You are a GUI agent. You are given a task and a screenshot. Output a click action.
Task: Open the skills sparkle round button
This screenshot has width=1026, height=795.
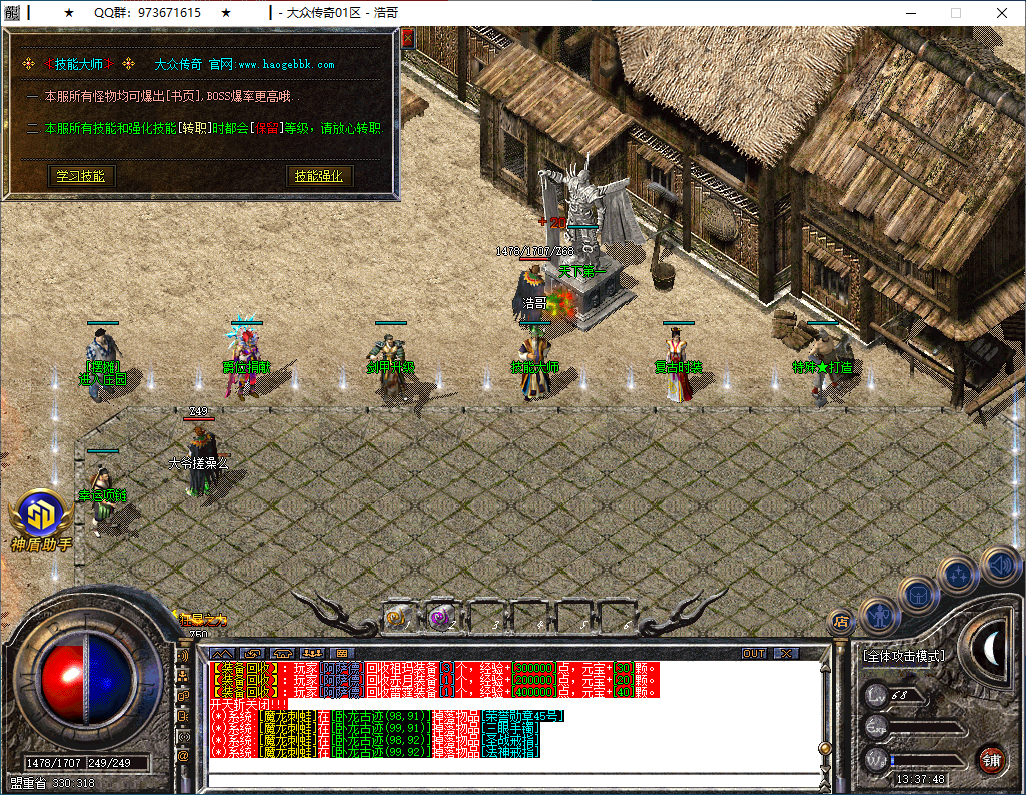[959, 575]
